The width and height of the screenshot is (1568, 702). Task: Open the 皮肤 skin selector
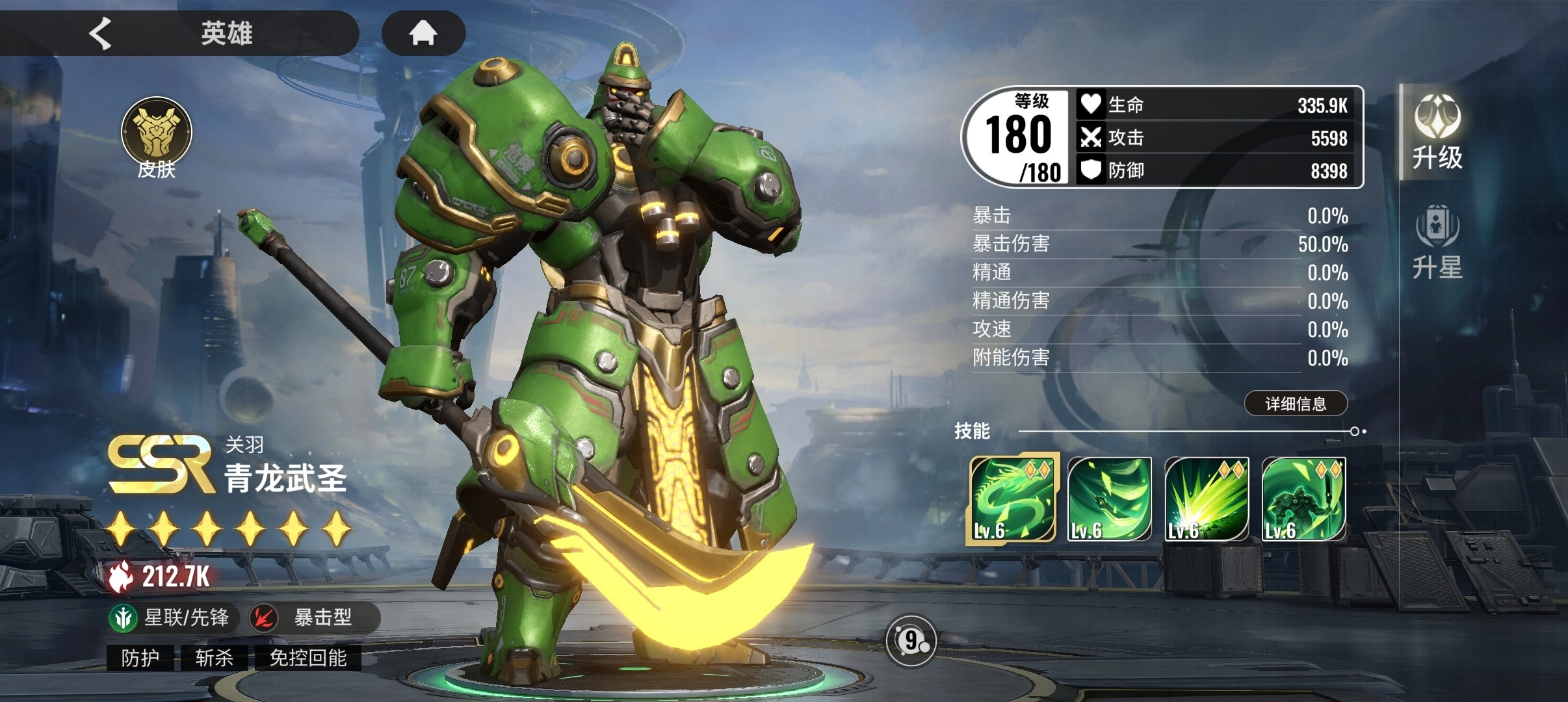coord(157,138)
